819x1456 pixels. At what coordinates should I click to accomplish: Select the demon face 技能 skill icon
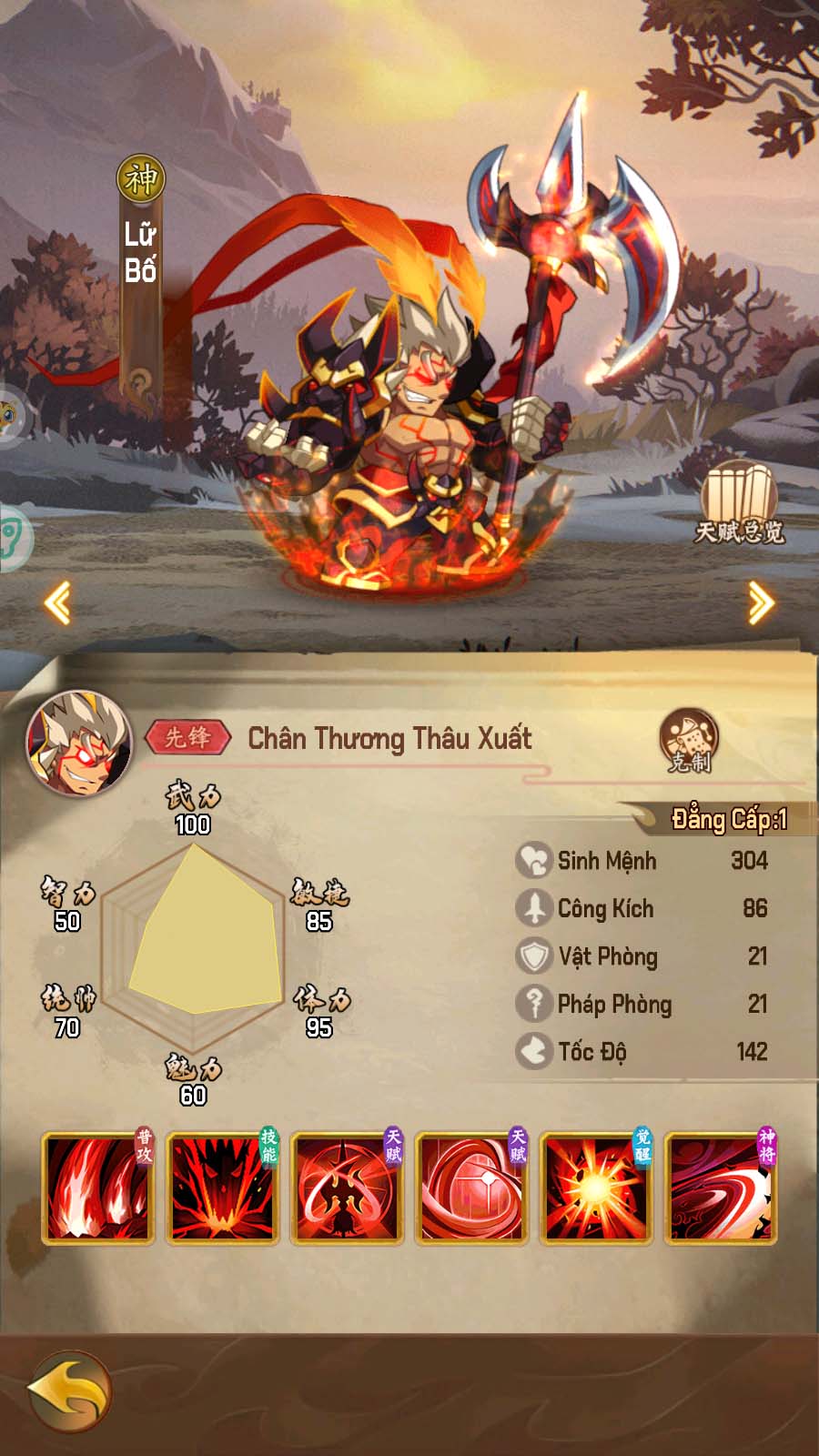[222, 1188]
